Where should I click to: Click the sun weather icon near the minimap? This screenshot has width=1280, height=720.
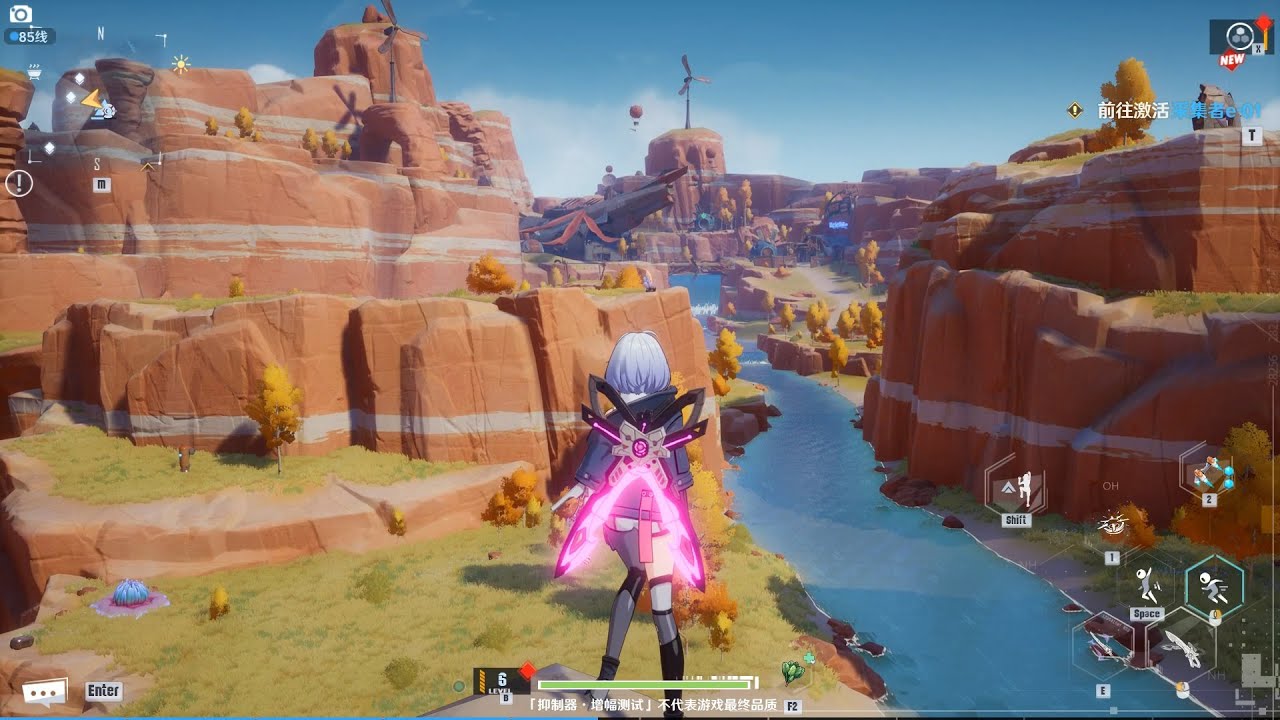[x=180, y=64]
